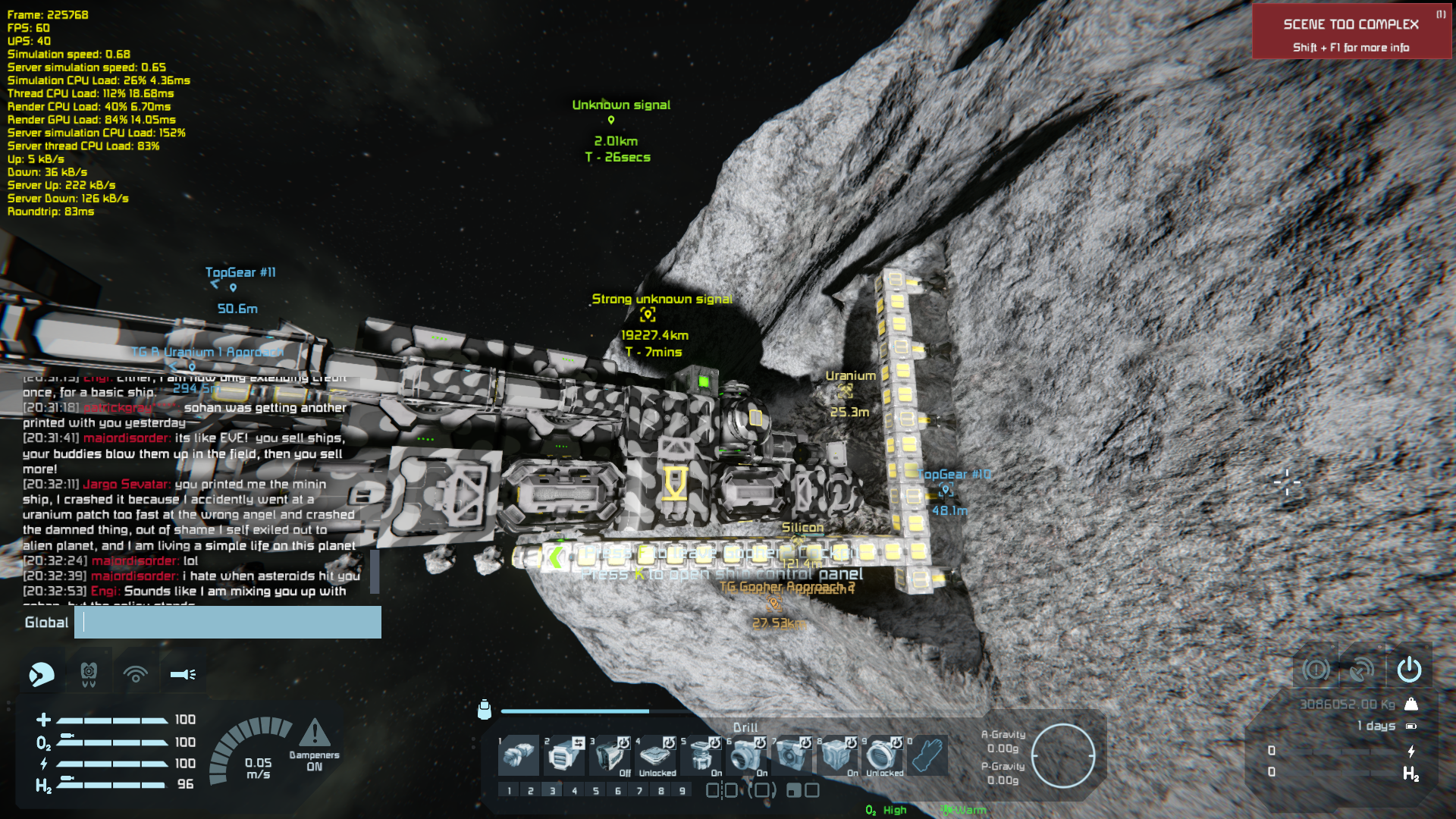Toggle the ship power icon
This screenshot has width=1456, height=819.
[1409, 670]
